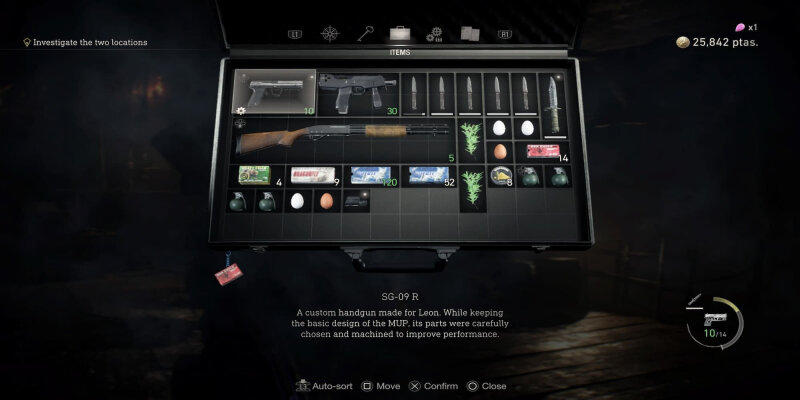
Task: Select the green ammo box with 4
Action: point(256,175)
